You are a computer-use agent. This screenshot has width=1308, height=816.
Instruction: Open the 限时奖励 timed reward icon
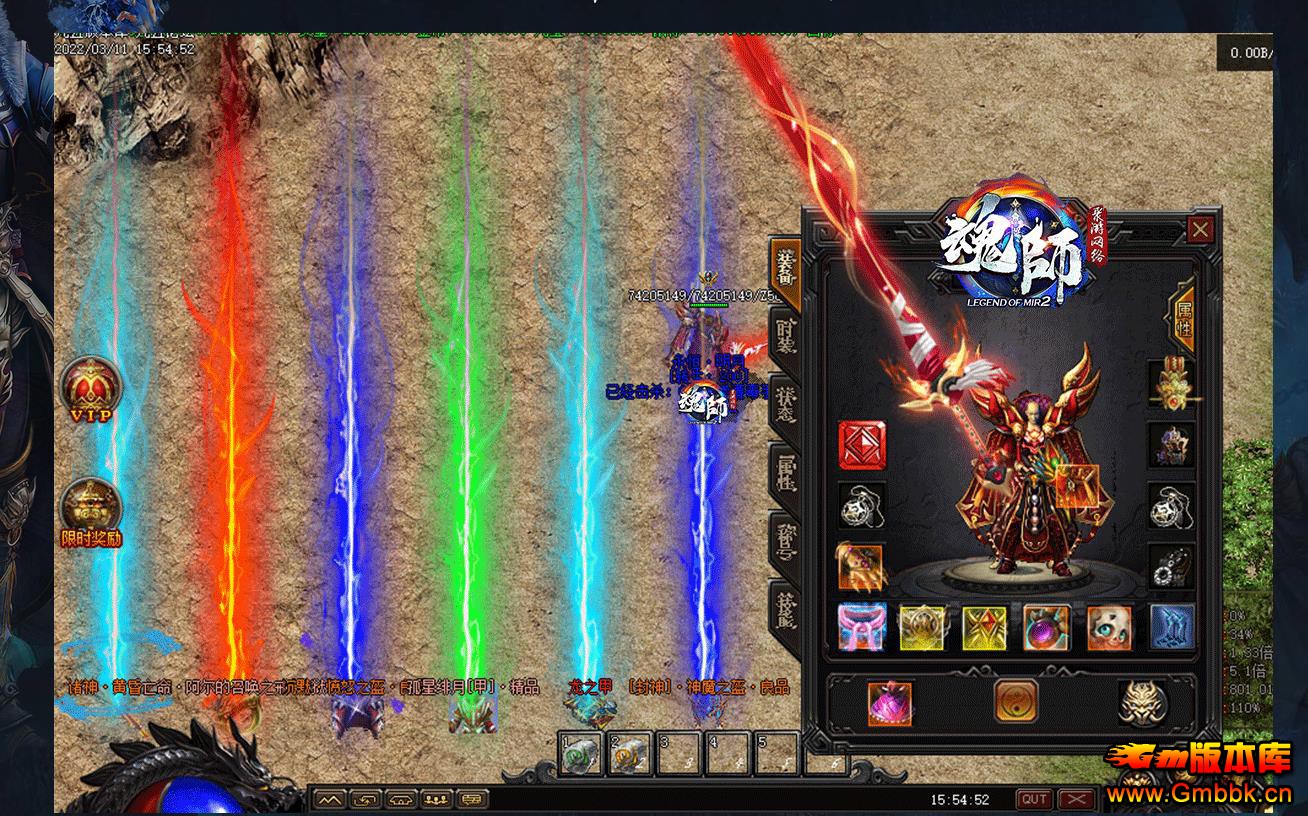tap(91, 511)
